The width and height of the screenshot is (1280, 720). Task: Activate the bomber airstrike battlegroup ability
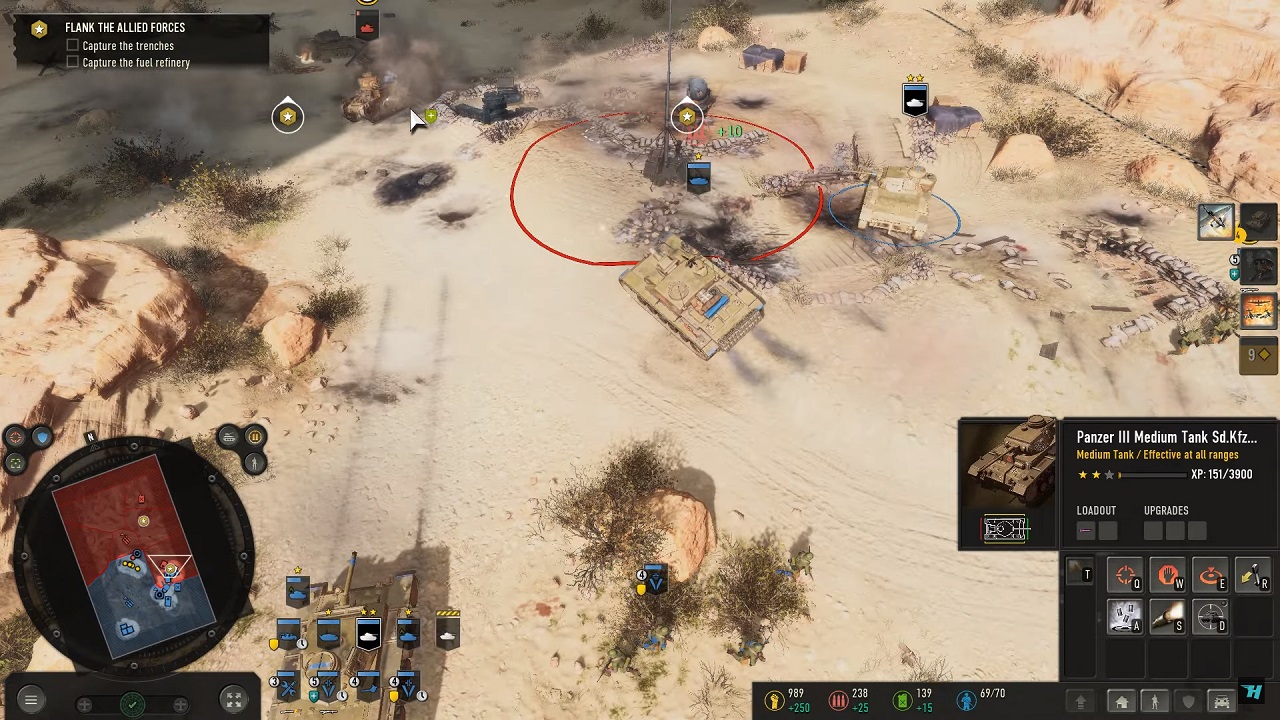pyautogui.click(x=1259, y=311)
